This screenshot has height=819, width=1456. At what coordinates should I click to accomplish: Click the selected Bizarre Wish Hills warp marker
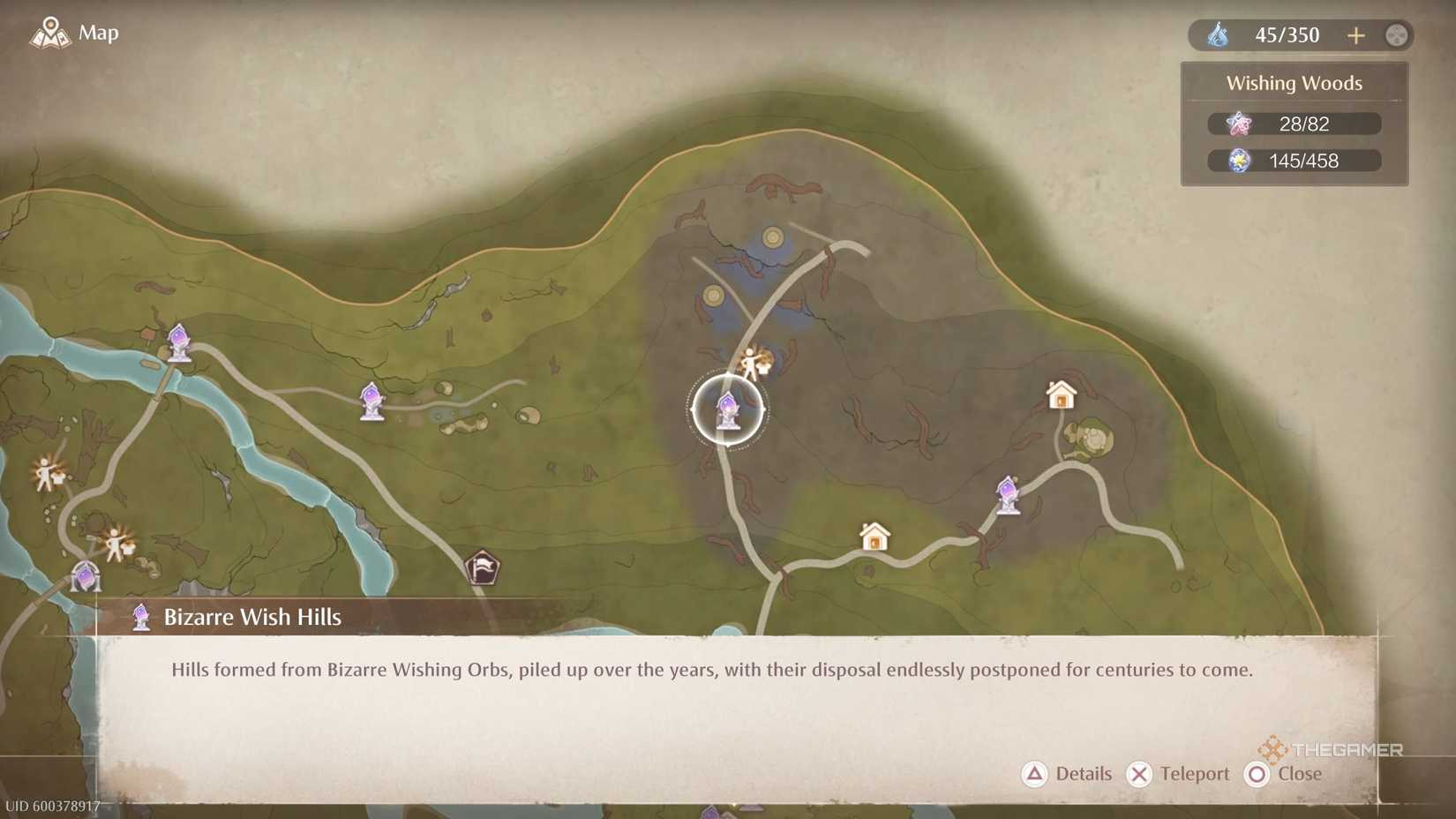click(726, 409)
